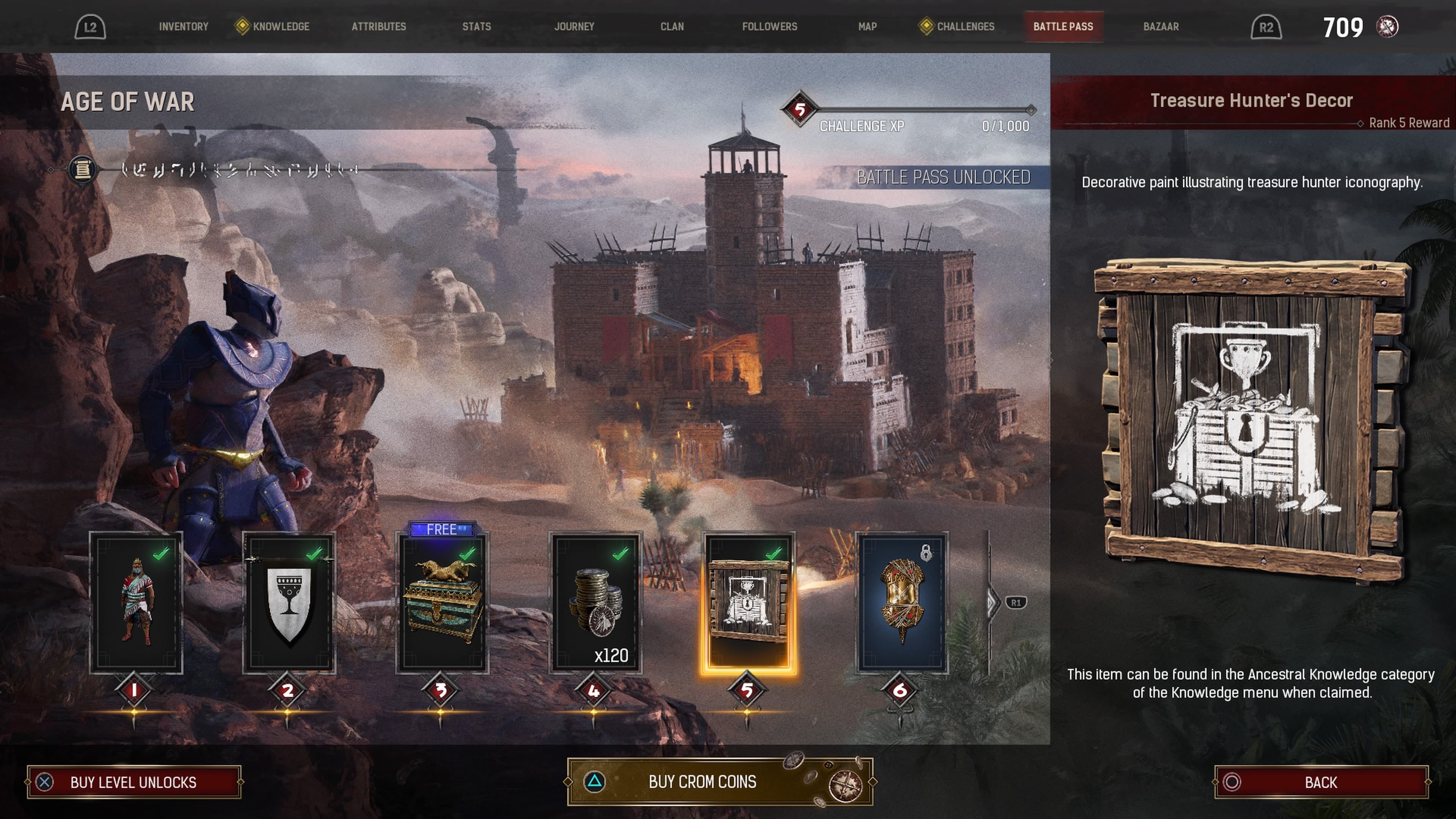Switch to the Knowledge tab
Image resolution: width=1456 pixels, height=819 pixels.
tap(280, 27)
